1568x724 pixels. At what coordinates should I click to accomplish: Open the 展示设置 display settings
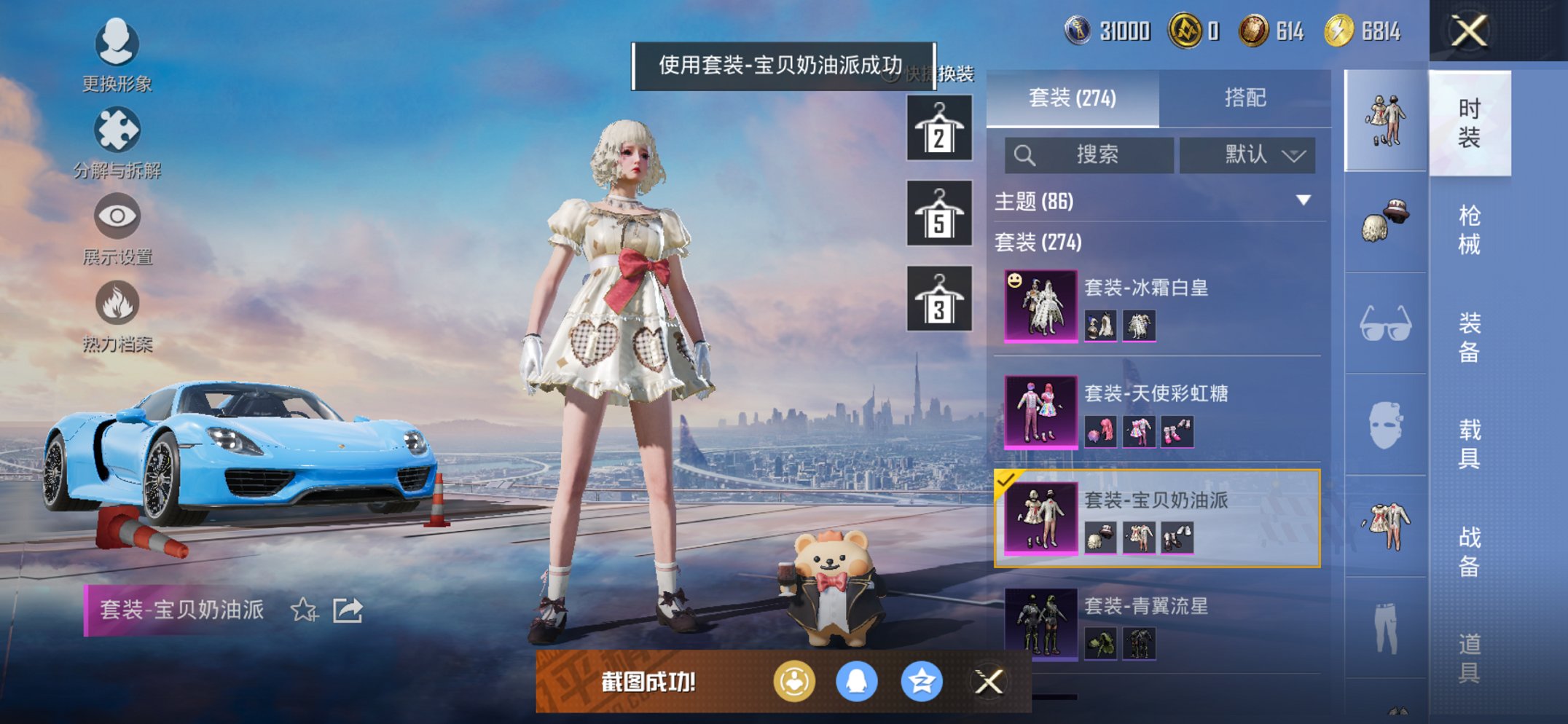click(x=117, y=226)
